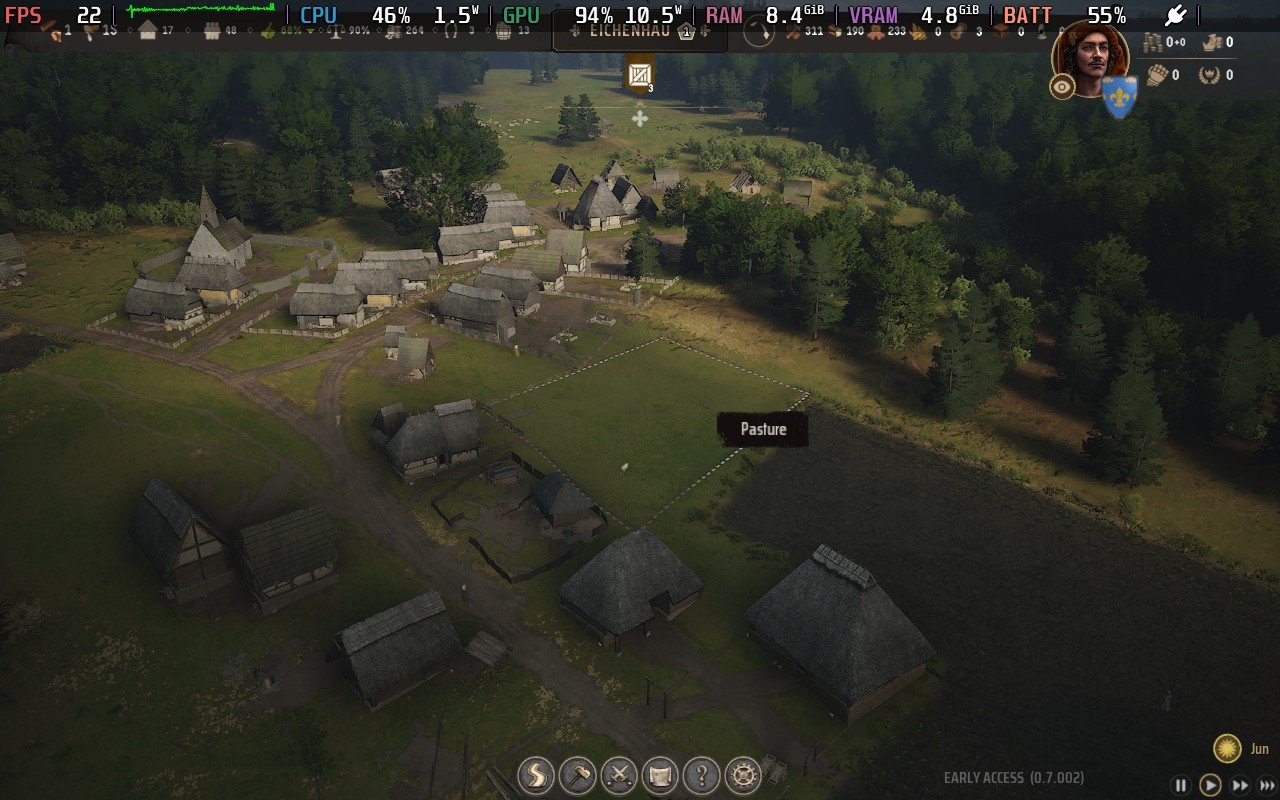Open the road construction tool
The width and height of the screenshot is (1280, 800).
coord(536,774)
